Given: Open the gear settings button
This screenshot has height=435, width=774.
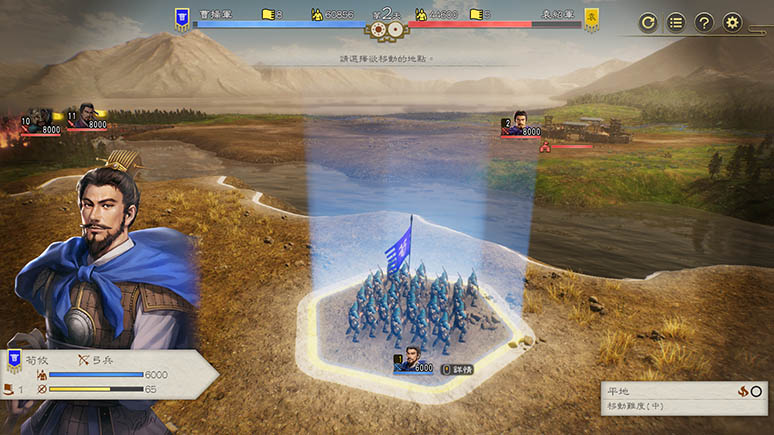Looking at the screenshot, I should coord(733,21).
